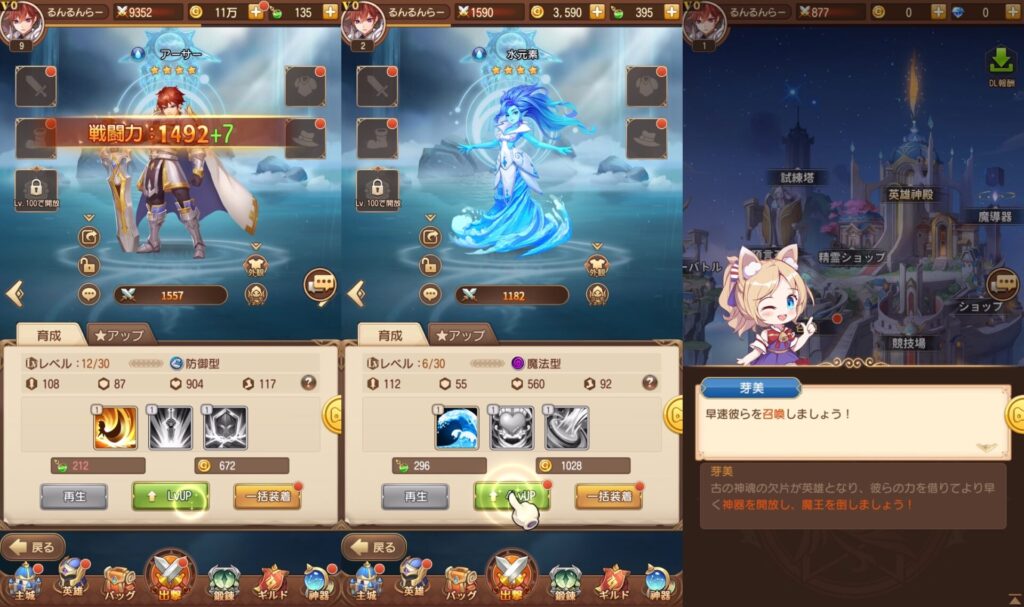Add gold beside the 11万 counter
The width and height of the screenshot is (1024, 607).
tap(256, 12)
